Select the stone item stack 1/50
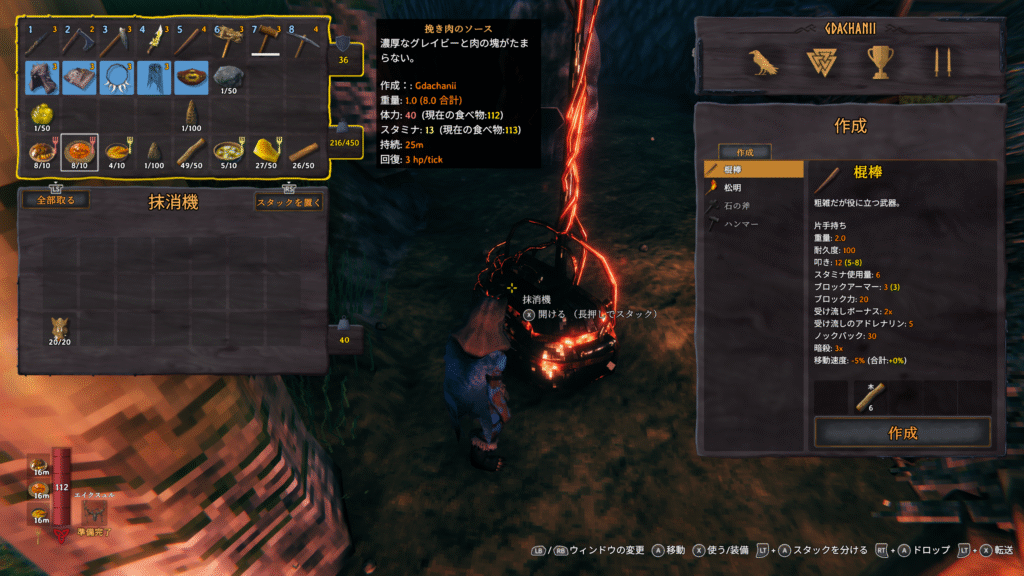The image size is (1024, 576). tap(229, 78)
